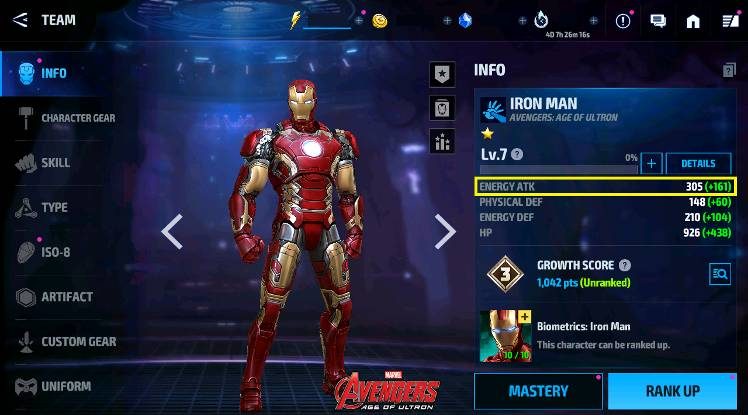Show the Artifact tab

[x=66, y=297]
